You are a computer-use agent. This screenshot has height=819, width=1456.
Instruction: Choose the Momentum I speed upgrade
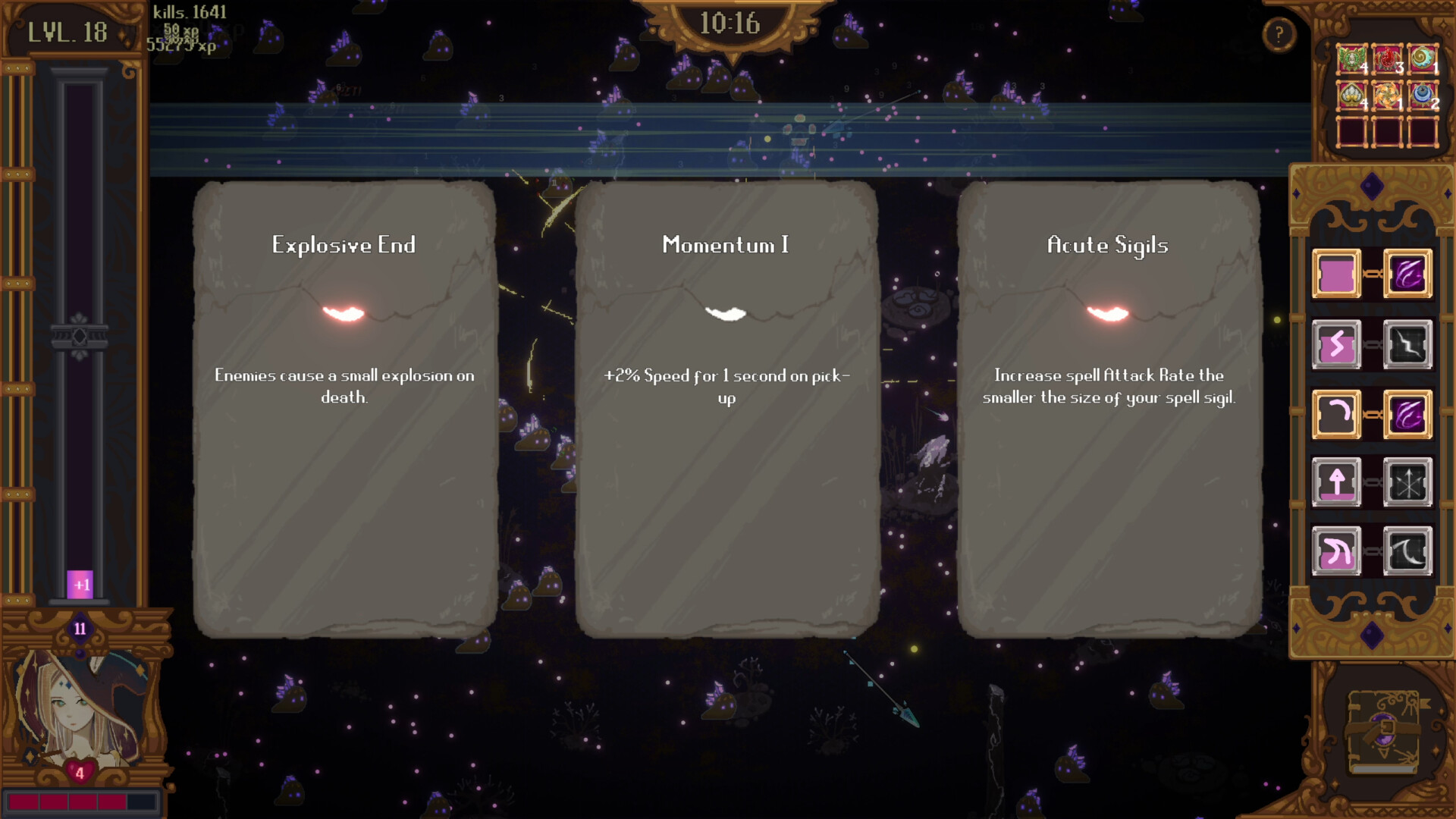coord(726,409)
